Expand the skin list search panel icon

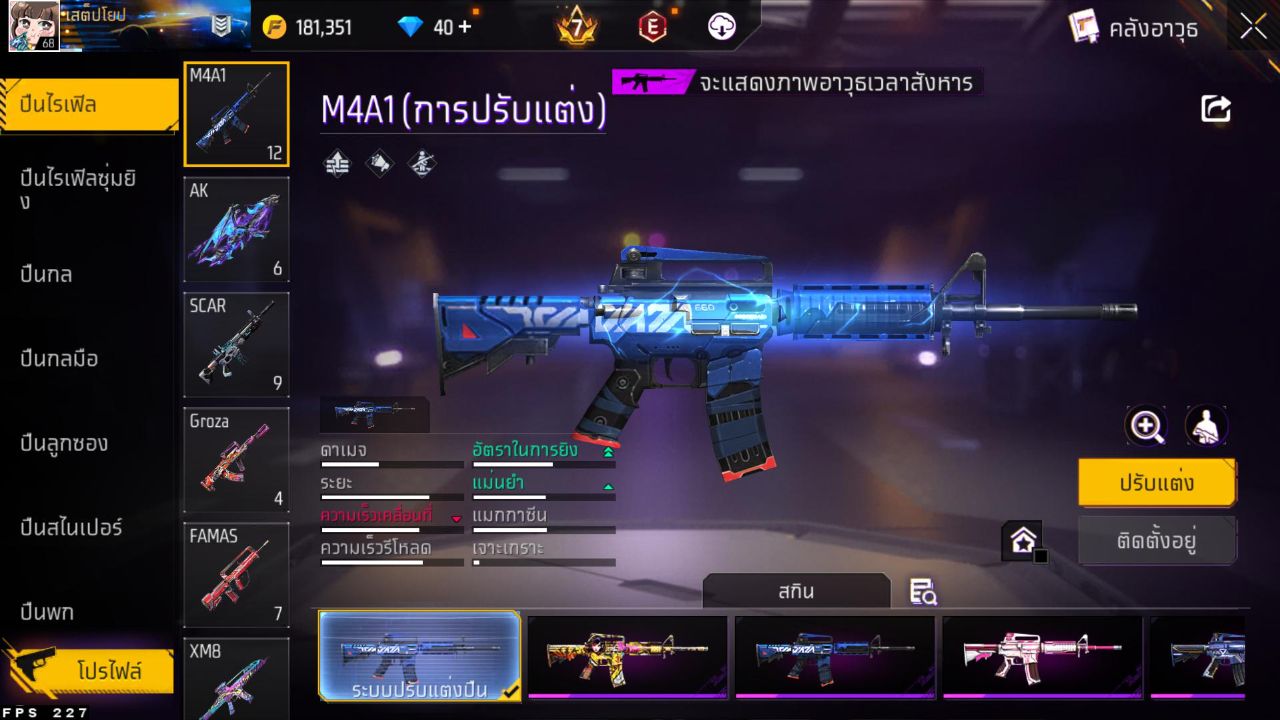921,592
